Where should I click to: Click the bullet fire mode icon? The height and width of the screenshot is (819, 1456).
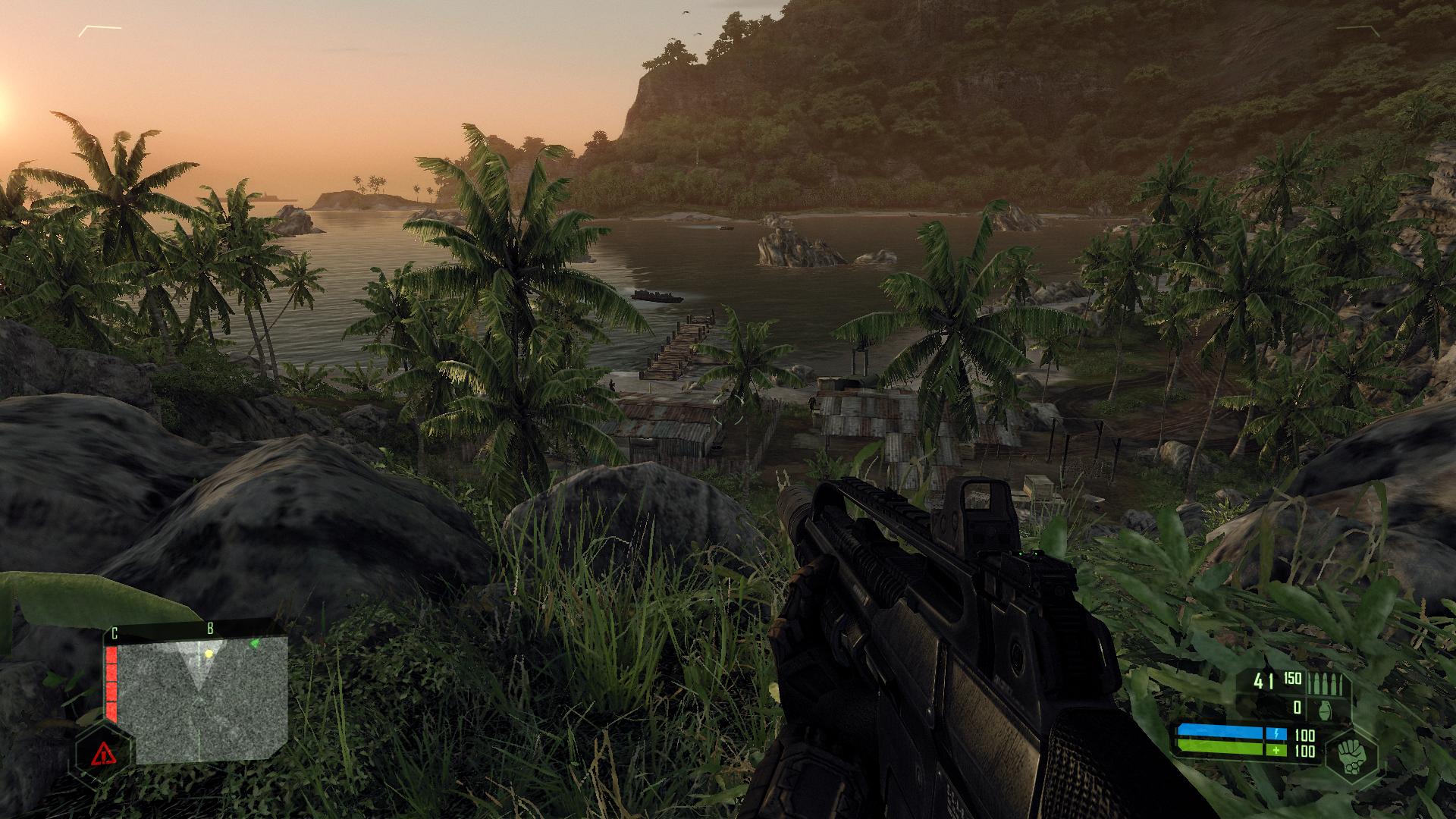(x=1323, y=682)
